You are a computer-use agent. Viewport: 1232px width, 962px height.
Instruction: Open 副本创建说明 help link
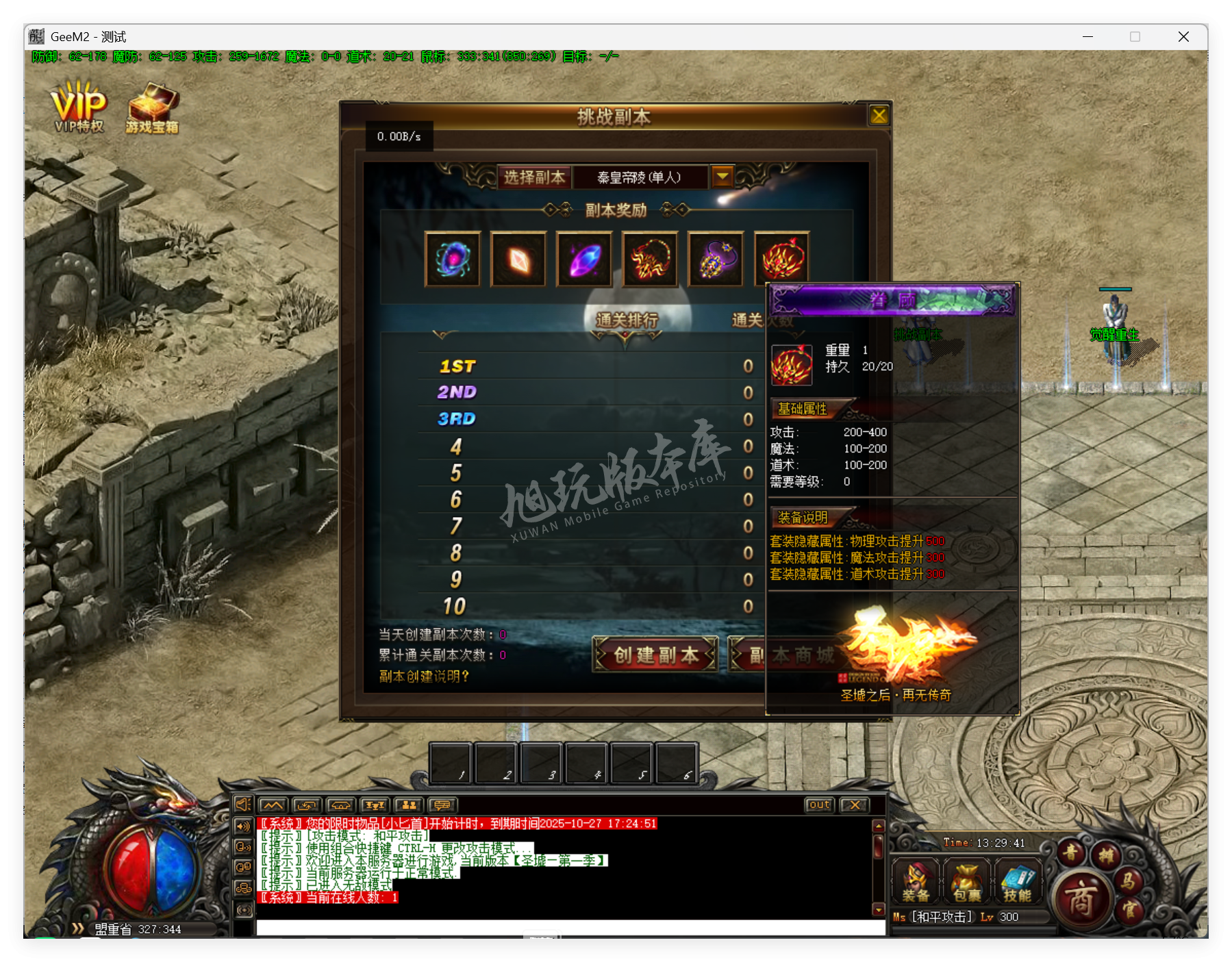point(424,676)
